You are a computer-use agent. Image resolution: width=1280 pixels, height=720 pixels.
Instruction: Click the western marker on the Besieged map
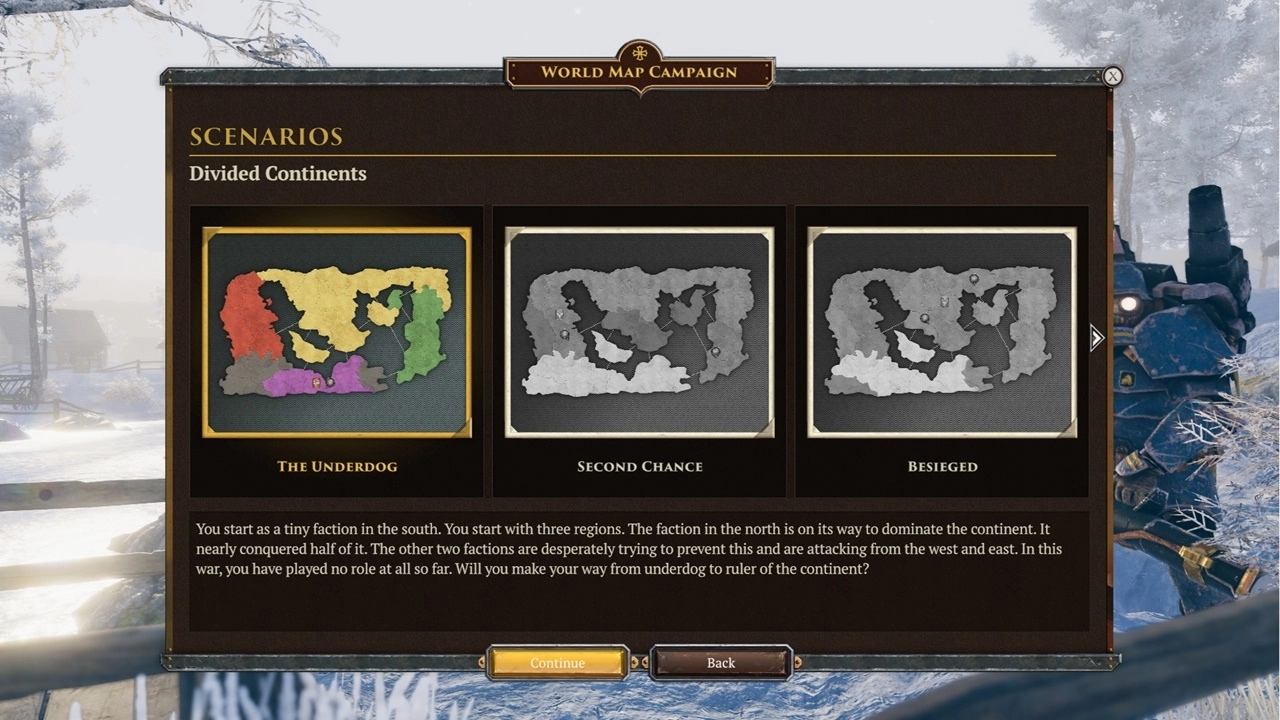point(925,318)
